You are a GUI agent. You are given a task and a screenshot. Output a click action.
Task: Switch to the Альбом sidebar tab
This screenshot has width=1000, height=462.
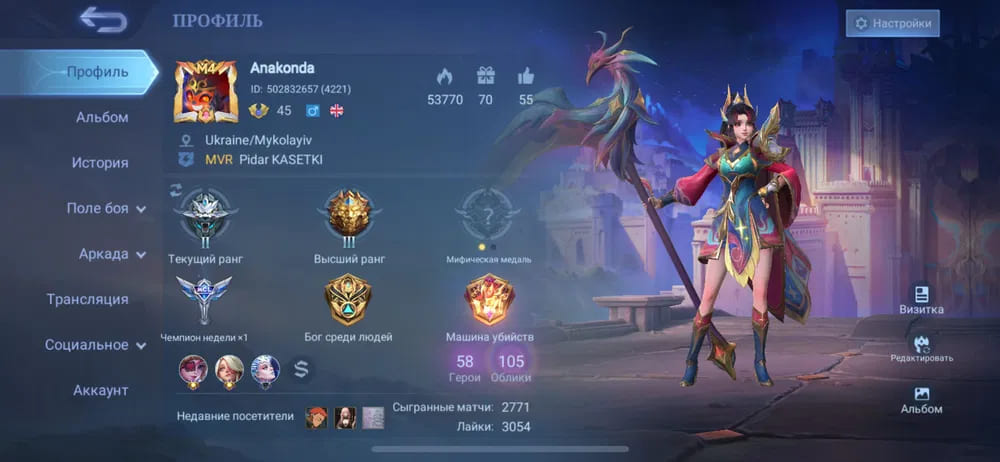[x=102, y=117]
